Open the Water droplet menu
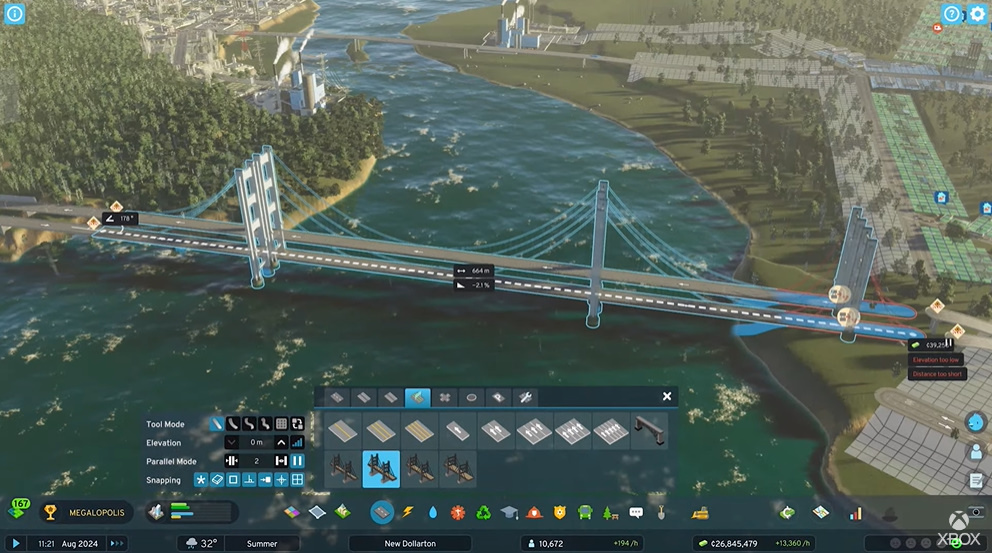This screenshot has height=553, width=992. point(433,513)
